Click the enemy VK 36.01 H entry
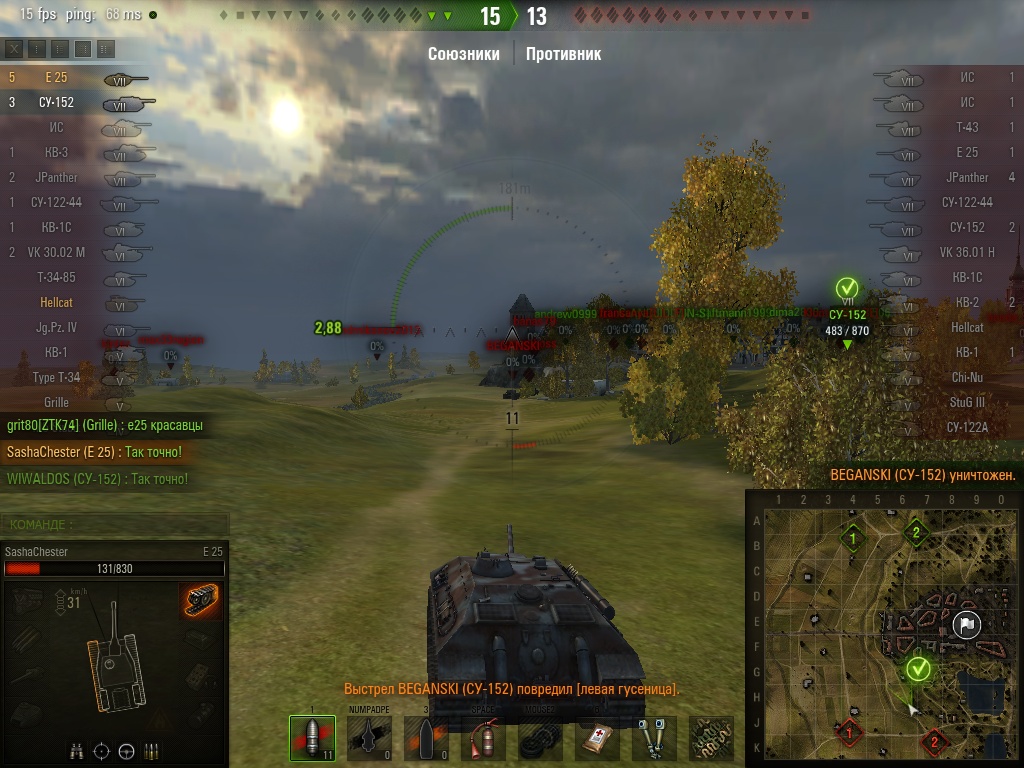Image resolution: width=1024 pixels, height=768 pixels. click(960, 252)
